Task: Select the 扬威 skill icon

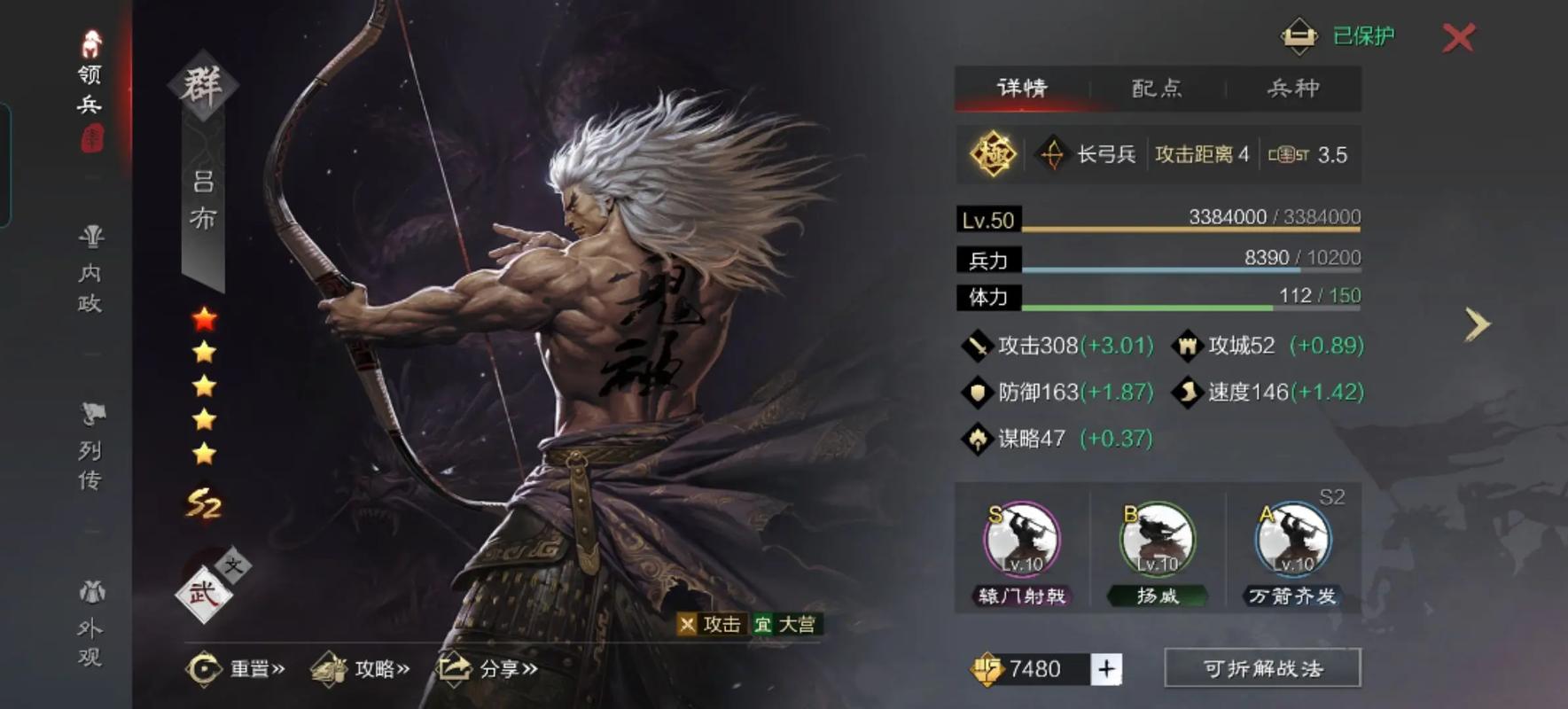Action: coord(1158,539)
